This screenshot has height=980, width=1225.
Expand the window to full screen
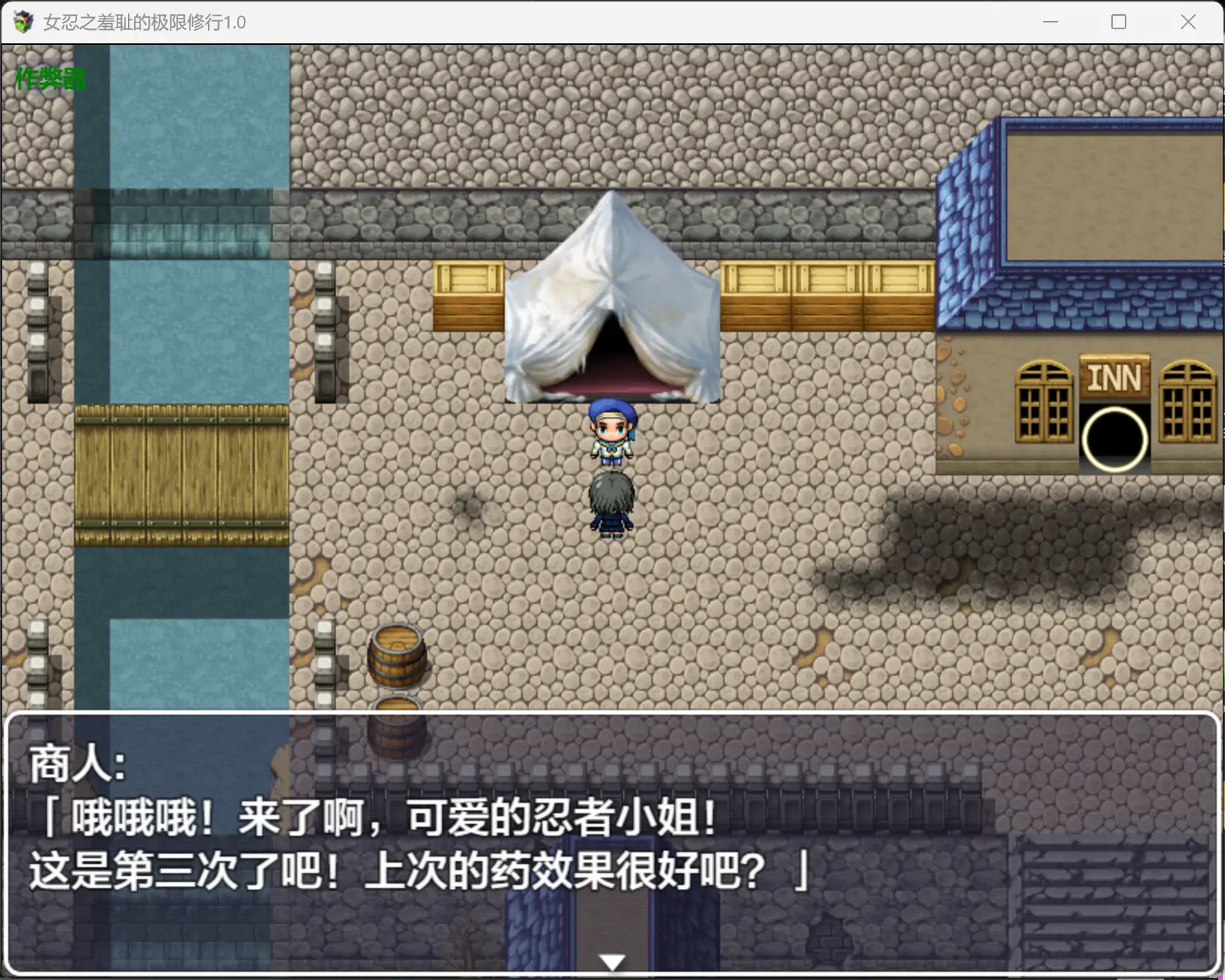coord(1120,22)
